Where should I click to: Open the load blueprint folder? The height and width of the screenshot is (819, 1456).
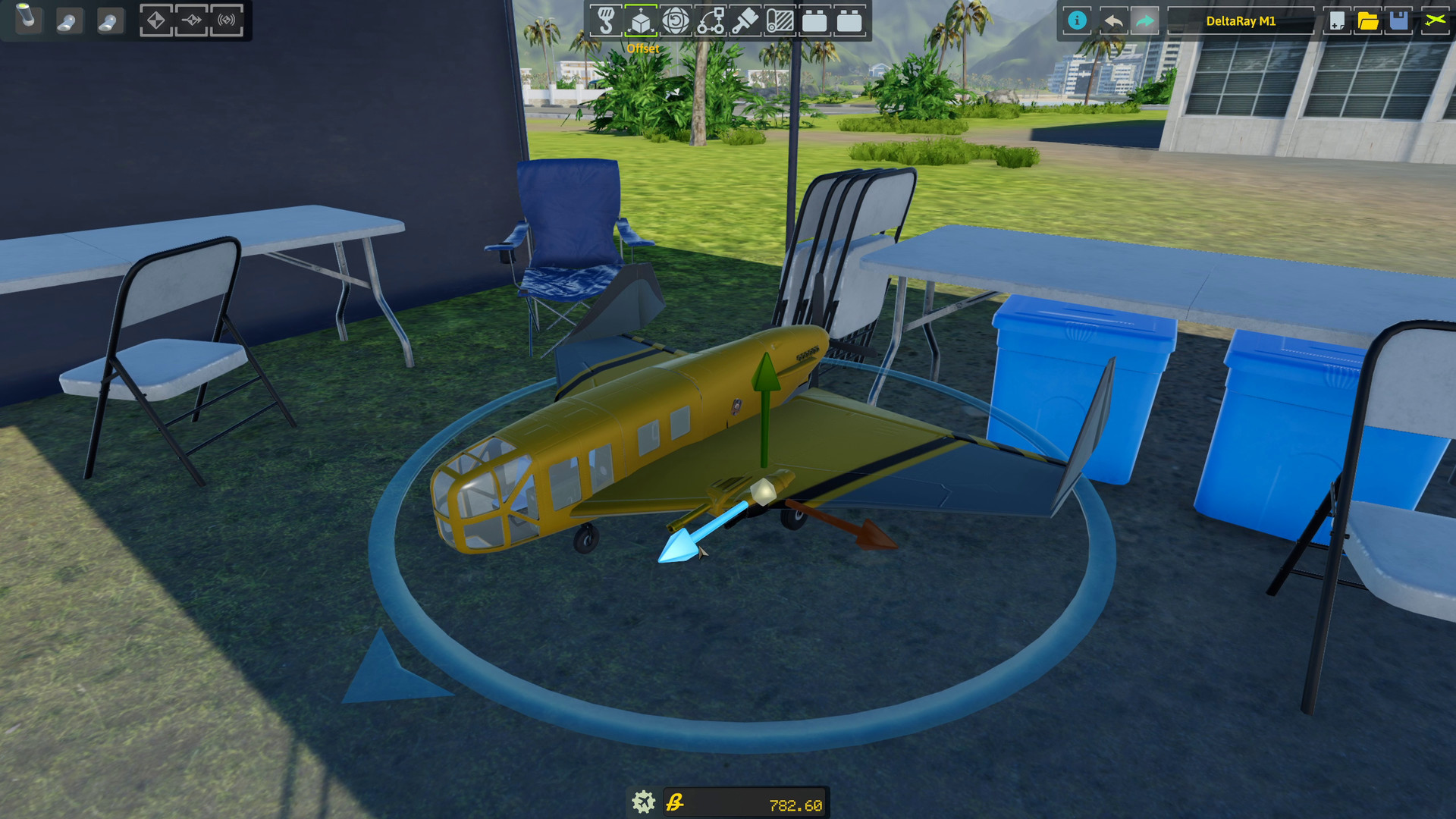tap(1367, 21)
